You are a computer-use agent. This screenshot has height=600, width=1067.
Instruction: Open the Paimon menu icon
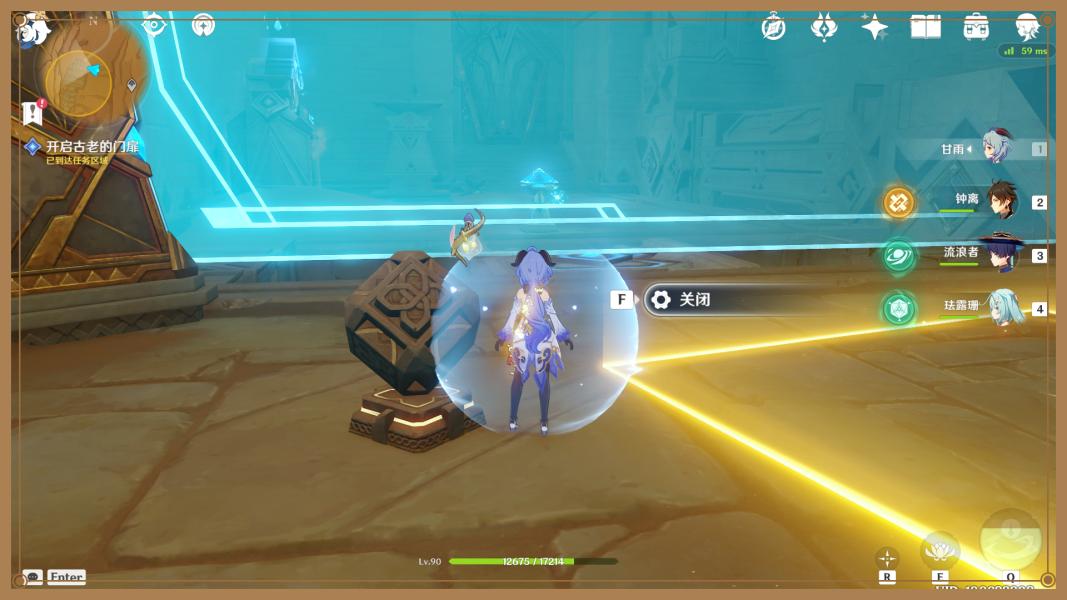tap(35, 30)
